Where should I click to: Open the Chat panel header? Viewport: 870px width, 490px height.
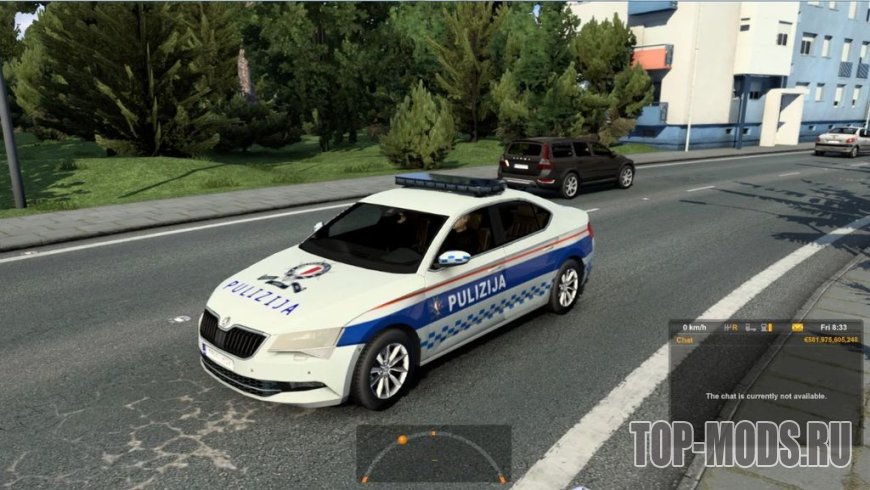coord(686,340)
